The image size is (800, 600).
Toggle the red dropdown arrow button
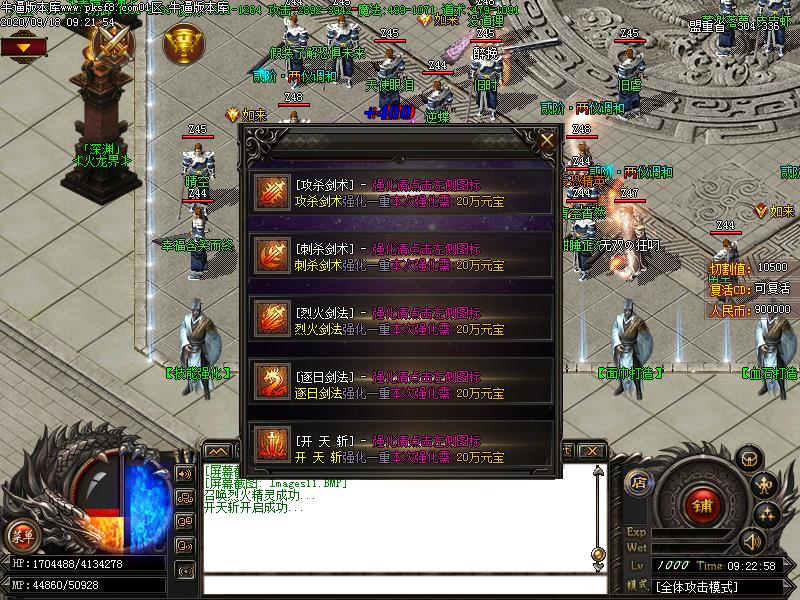pos(21,46)
